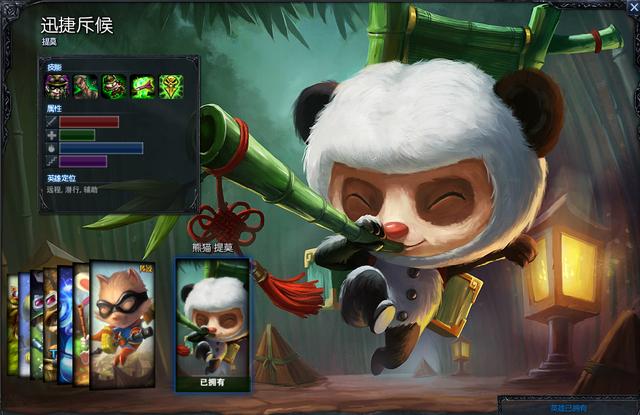
Task: Open the yellow Noxious Trap ability icon
Action: pos(171,86)
